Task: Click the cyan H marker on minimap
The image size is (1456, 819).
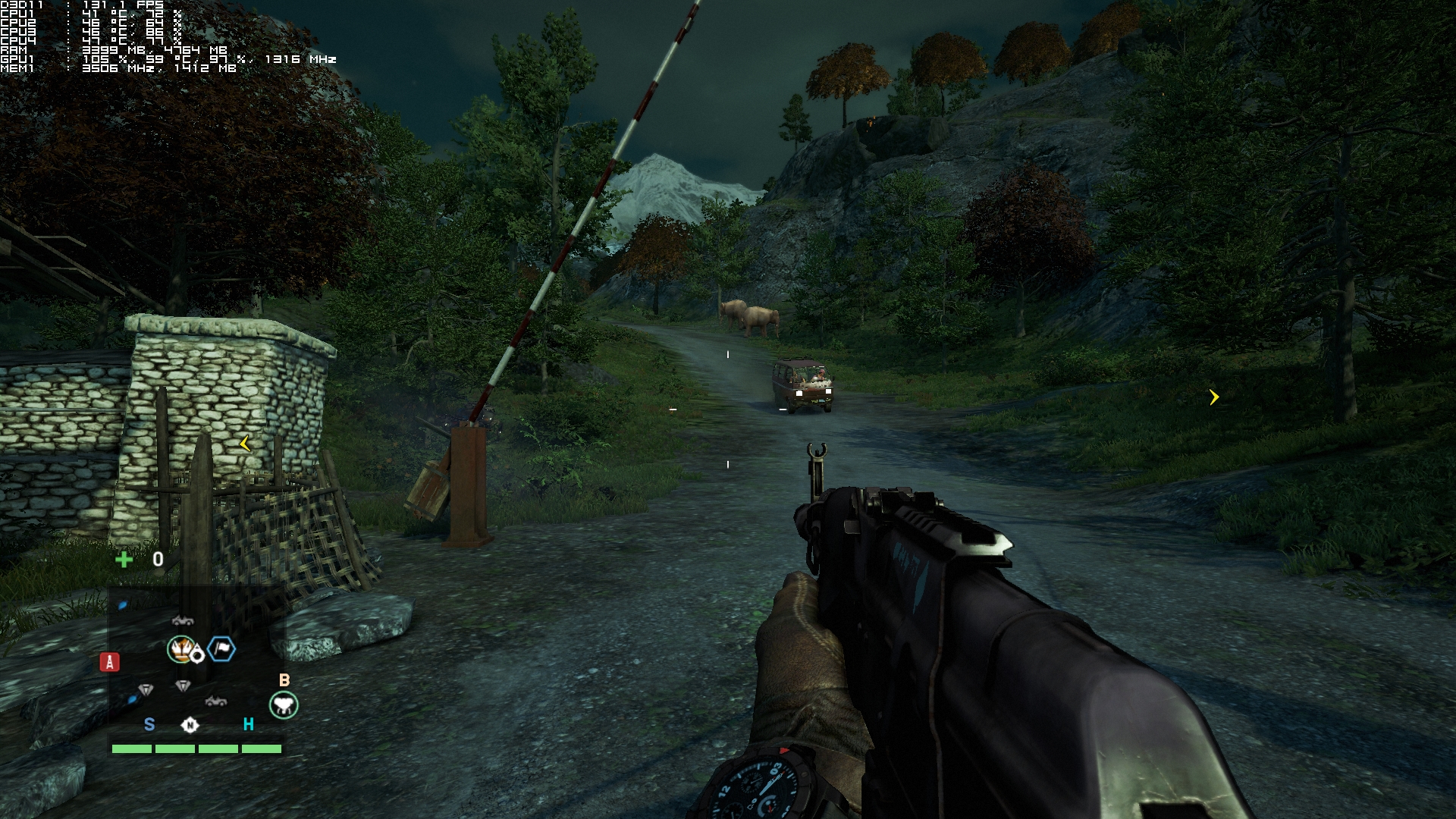Action: [x=248, y=725]
